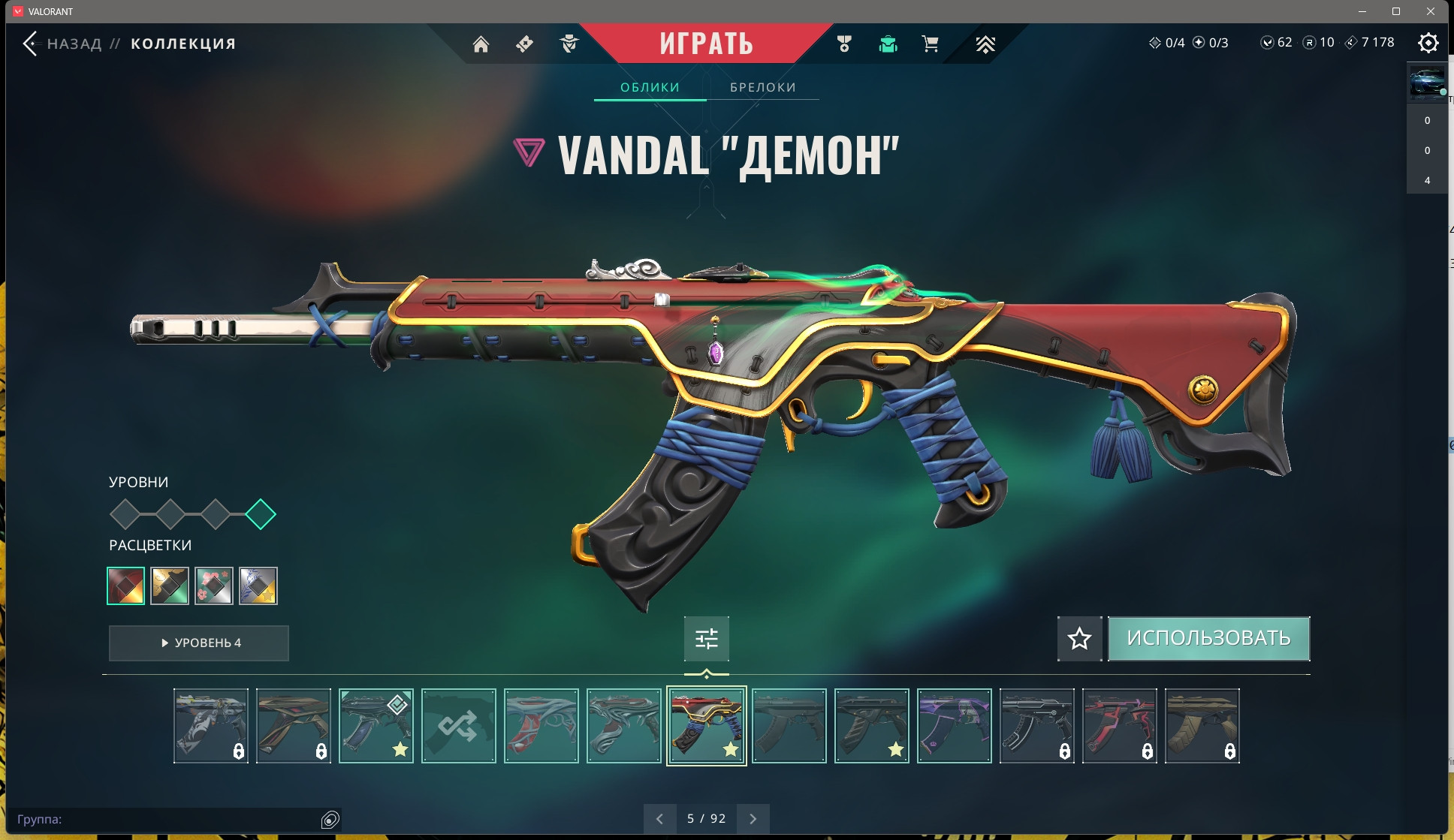This screenshot has height=840, width=1454.
Task: Go to the previous skins page
Action: [659, 819]
